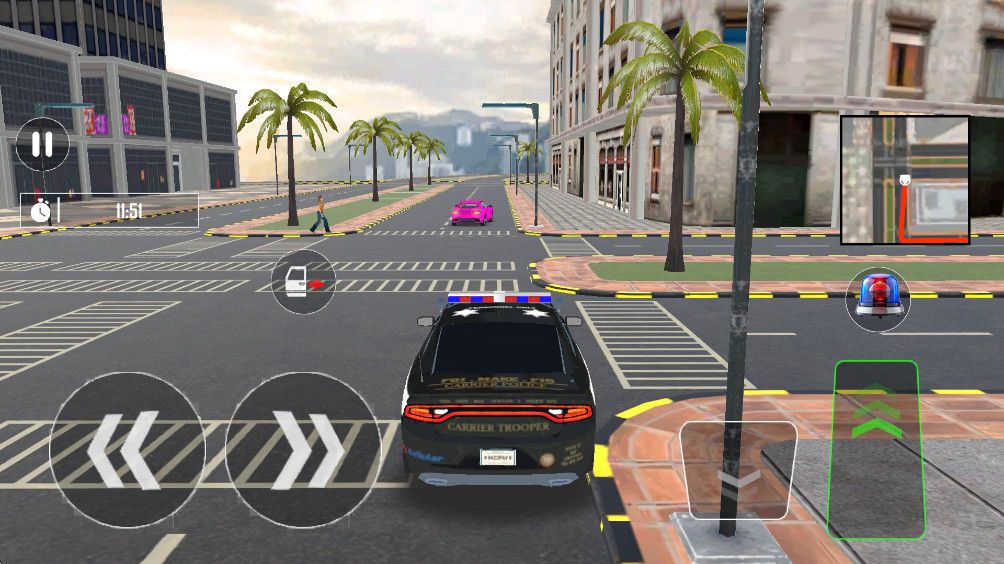
Task: Tap the car door exit button
Action: coord(304,282)
